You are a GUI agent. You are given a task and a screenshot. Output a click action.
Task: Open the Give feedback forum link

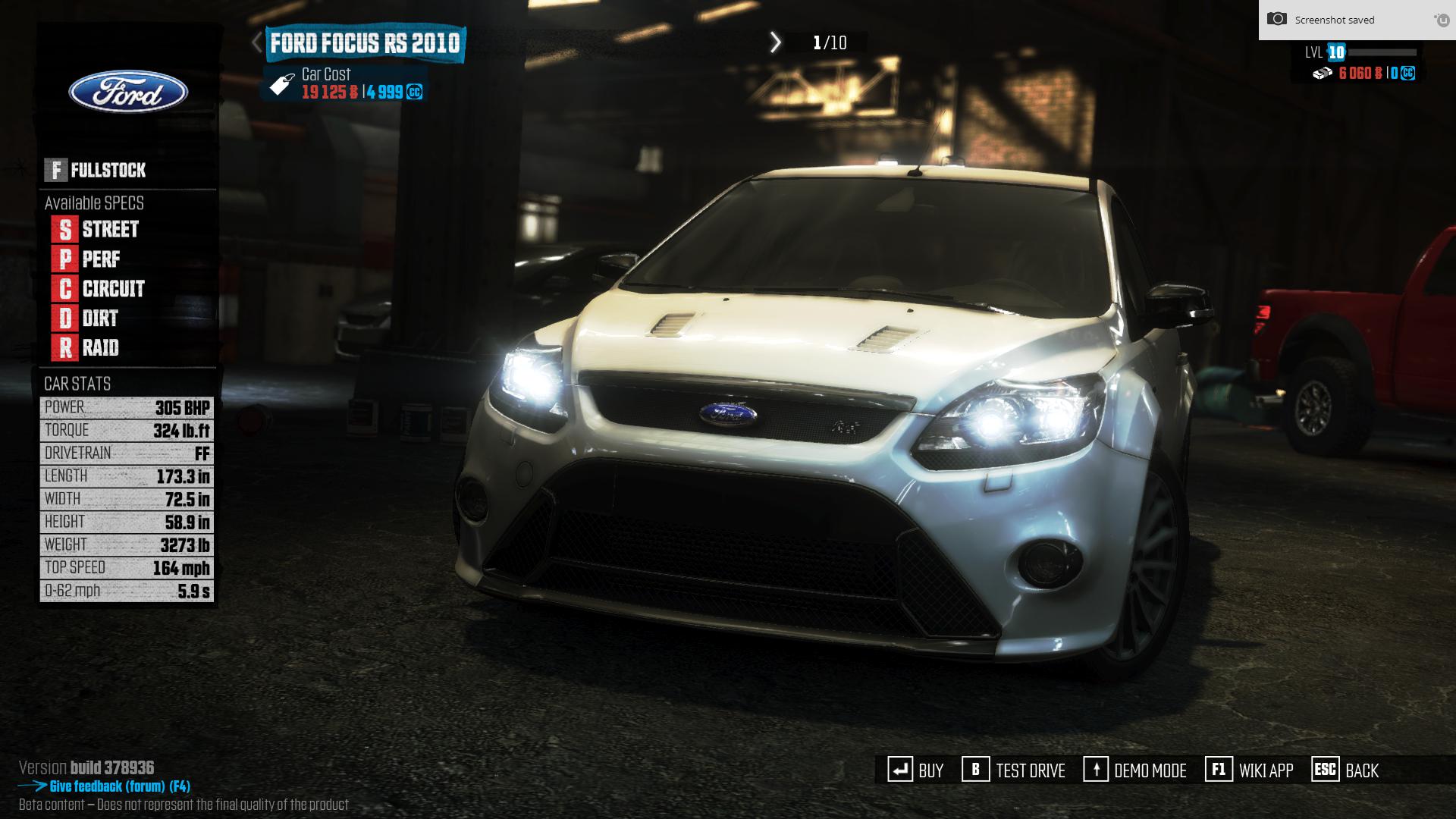[119, 786]
